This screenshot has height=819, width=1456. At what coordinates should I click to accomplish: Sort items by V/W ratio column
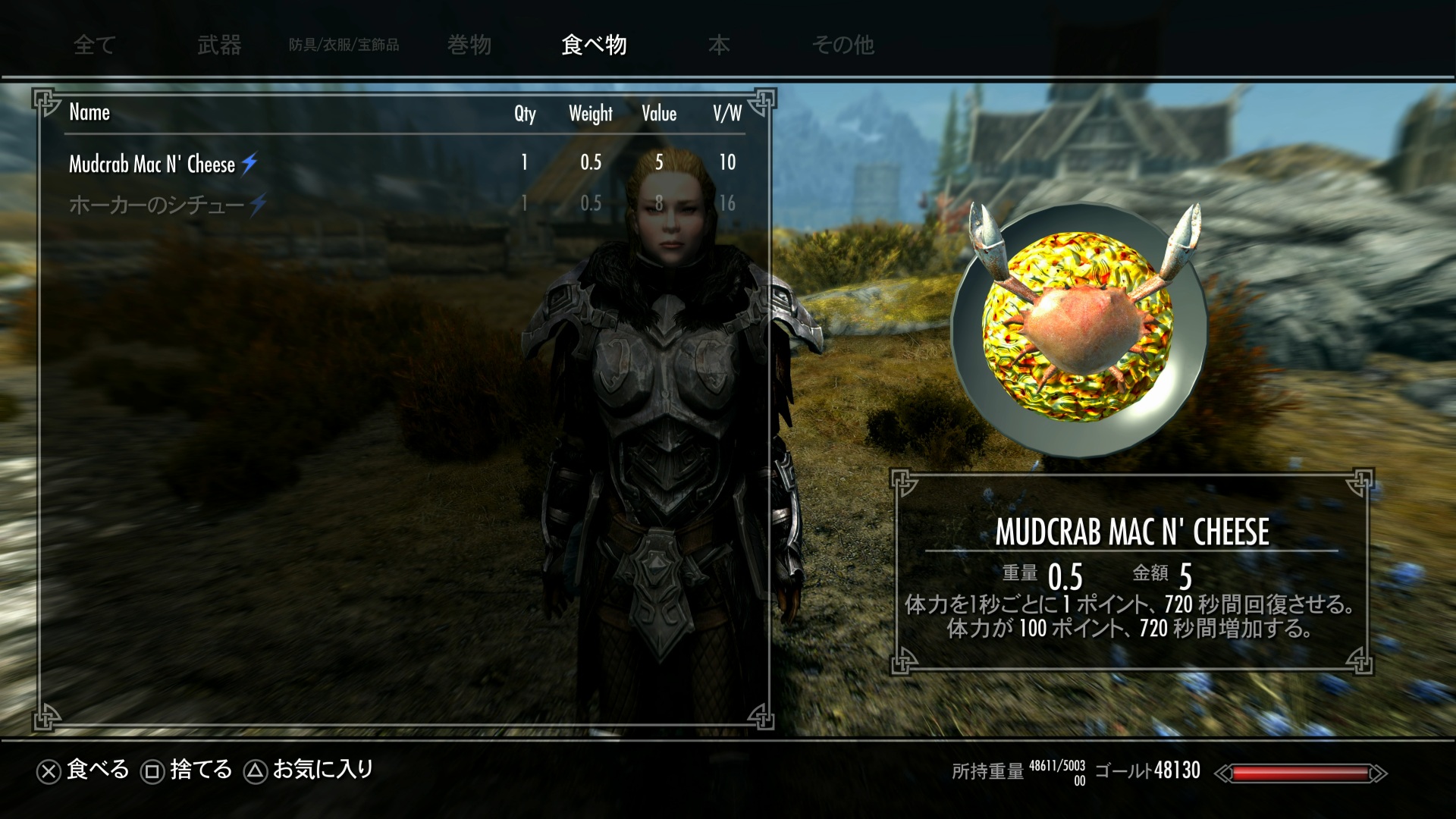click(726, 114)
